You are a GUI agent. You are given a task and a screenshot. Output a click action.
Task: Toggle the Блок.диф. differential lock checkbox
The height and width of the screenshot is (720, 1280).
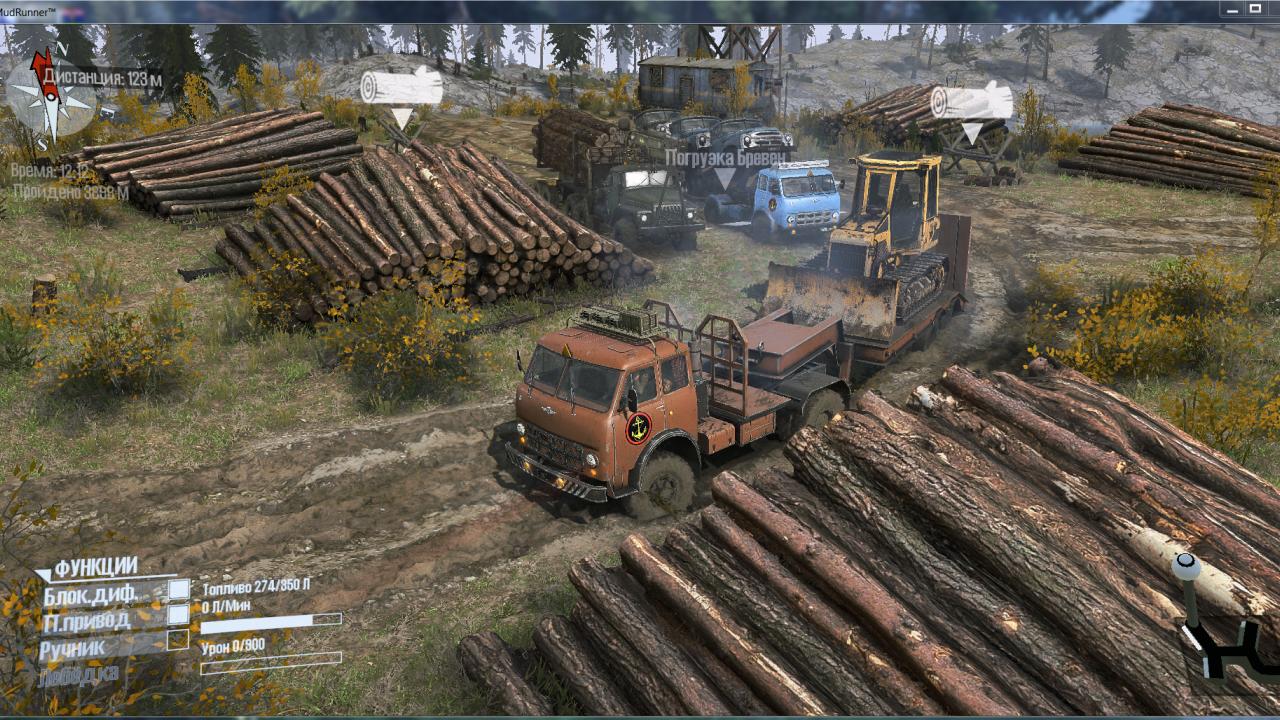click(x=178, y=590)
